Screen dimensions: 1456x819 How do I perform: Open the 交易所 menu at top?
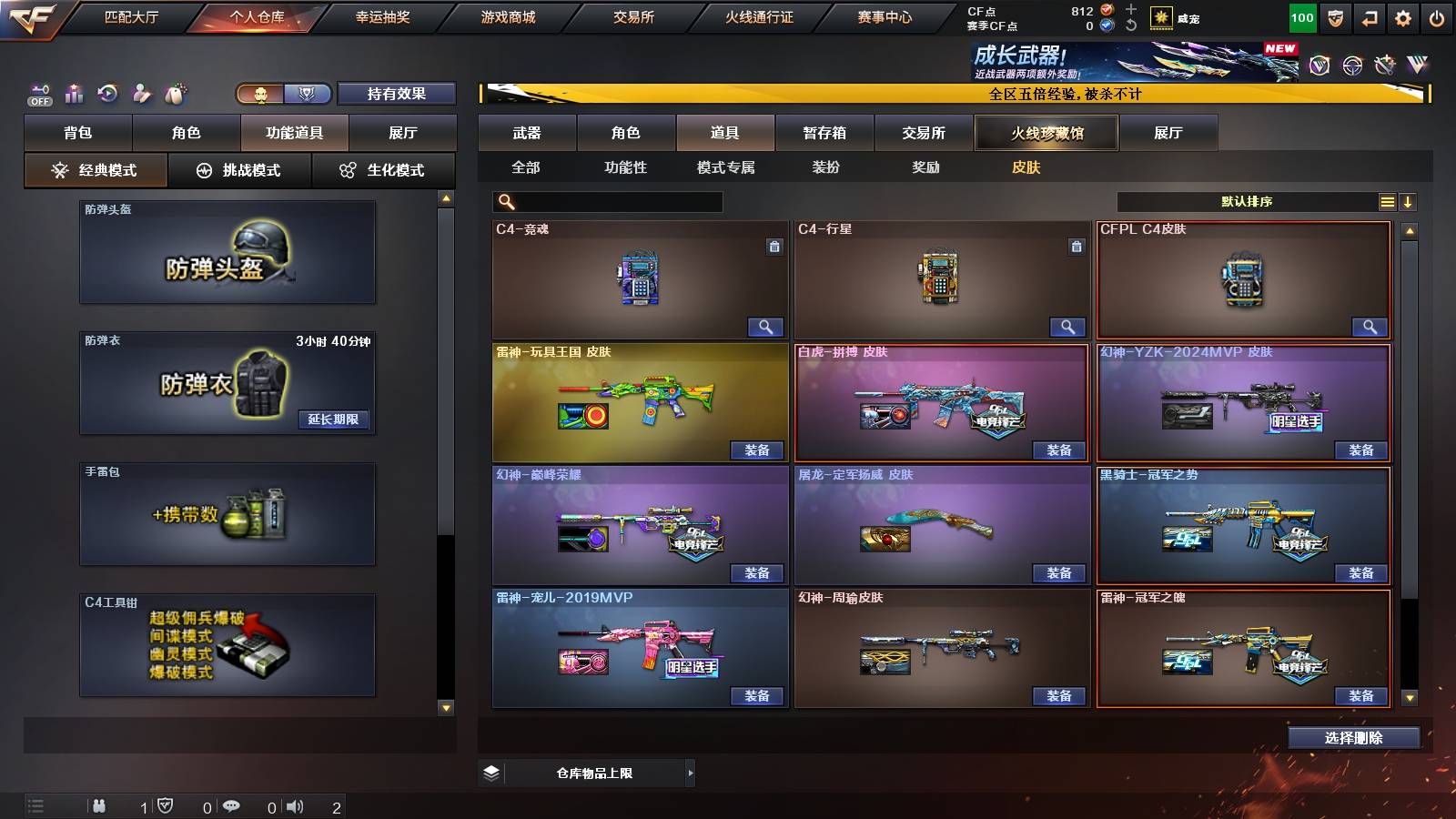637,16
